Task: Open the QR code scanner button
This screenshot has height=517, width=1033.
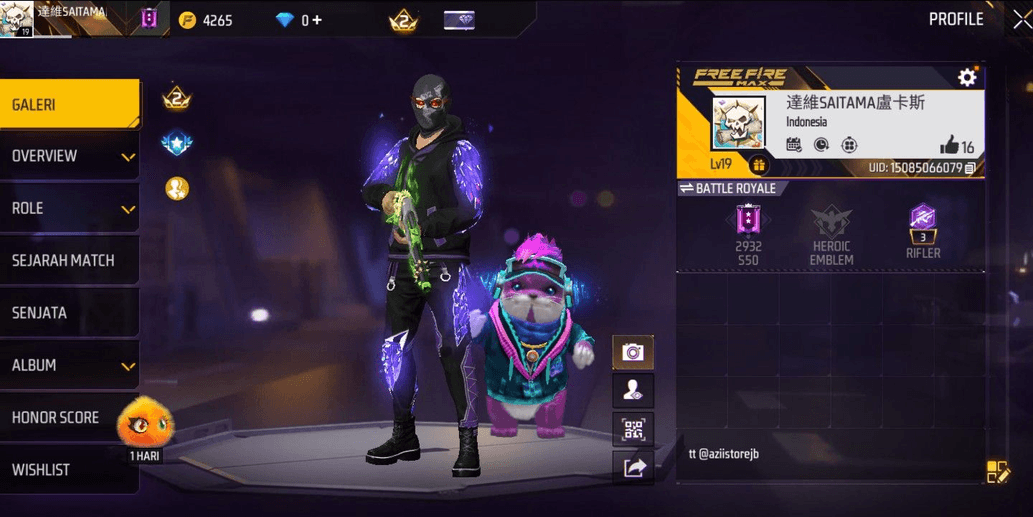Action: 633,430
